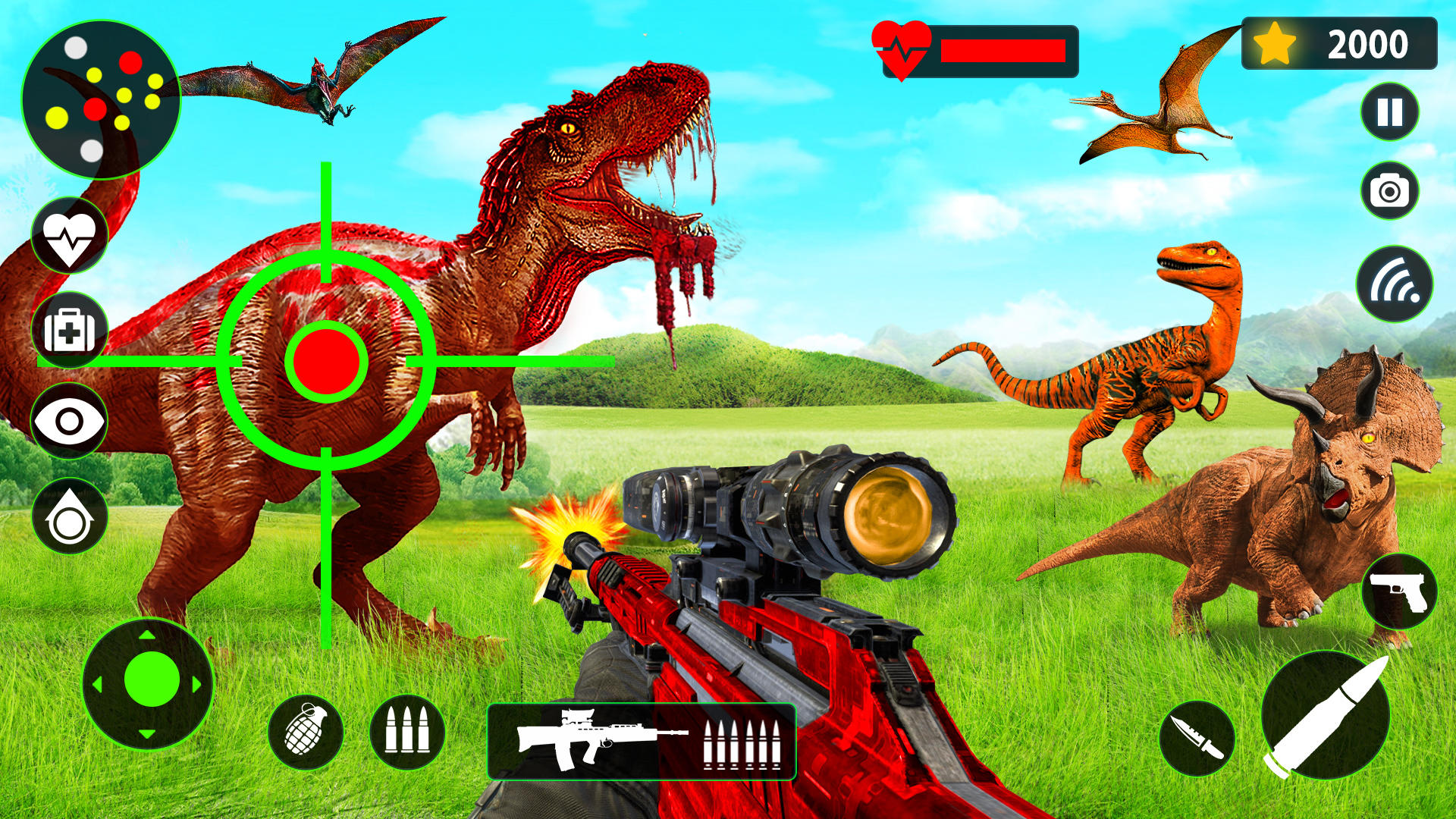The width and height of the screenshot is (1456, 819).
Task: Tap the red crosshair center dot
Action: tap(326, 362)
